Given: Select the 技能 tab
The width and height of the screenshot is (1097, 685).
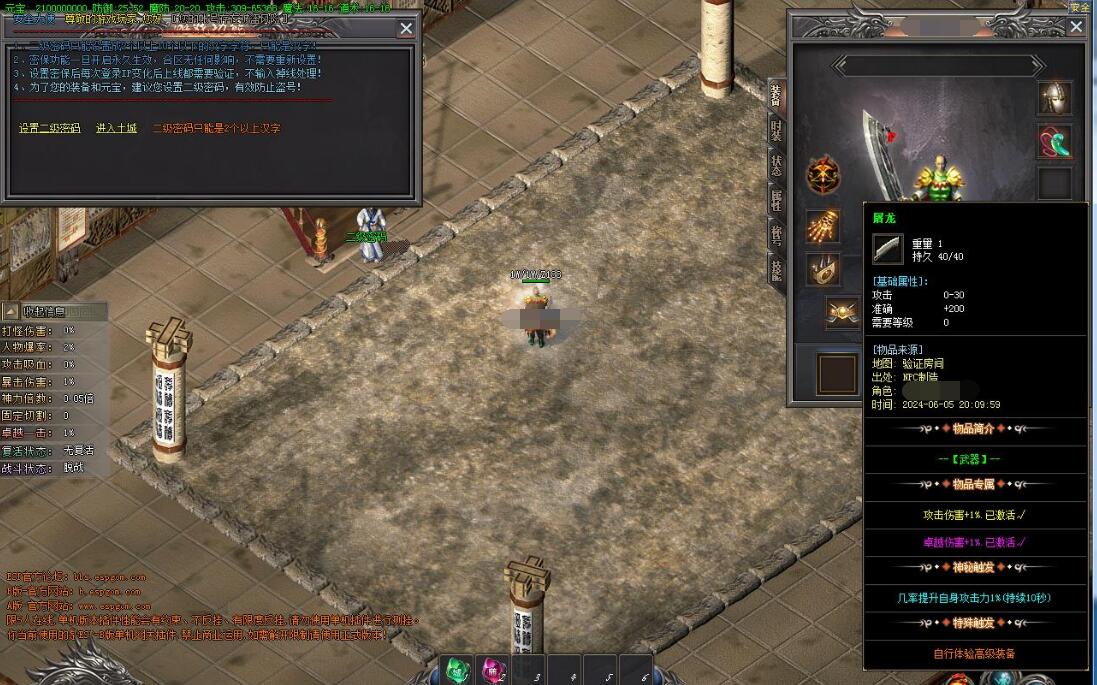Looking at the screenshot, I should [x=776, y=267].
